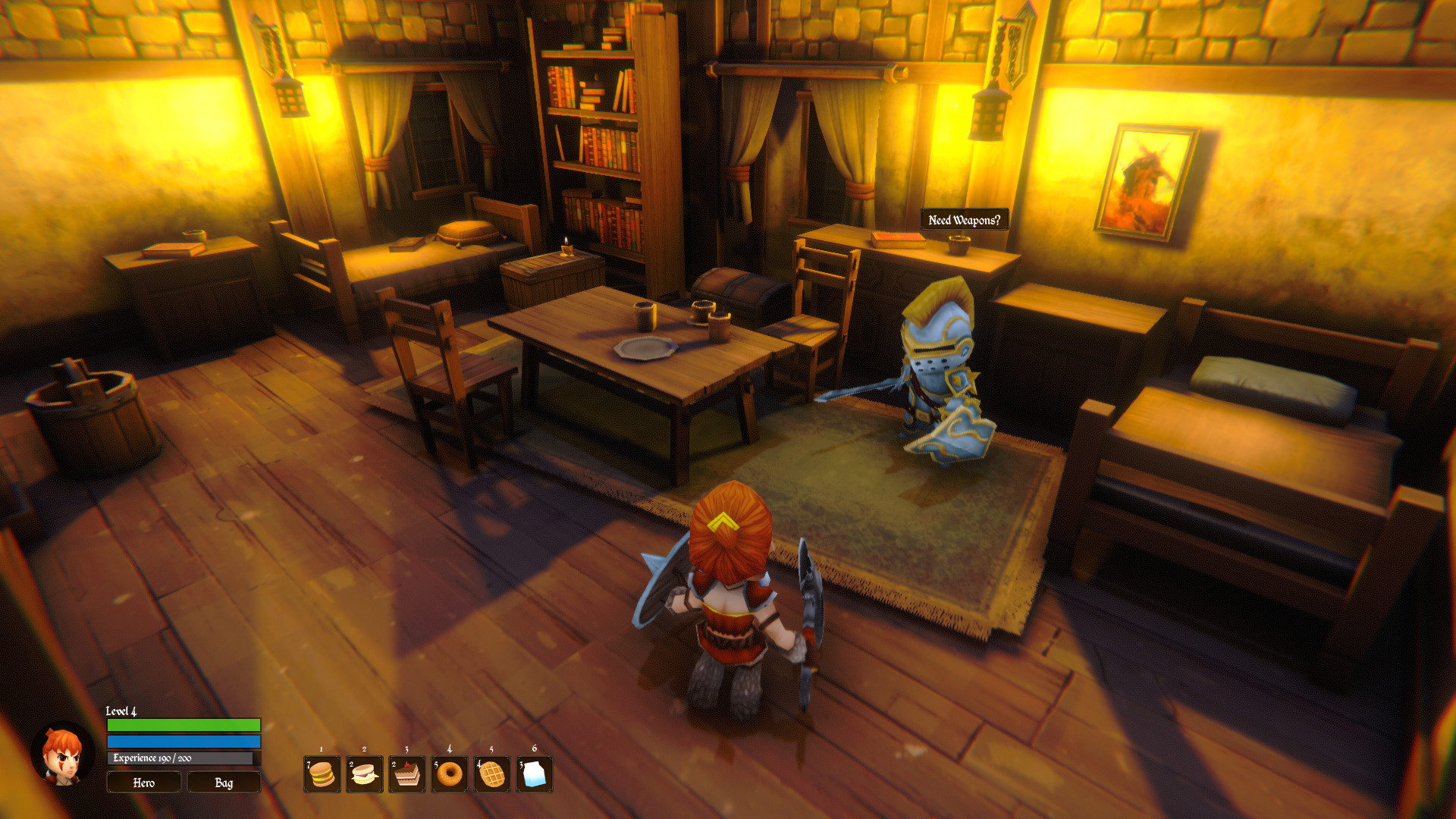
Task: Open the Hero panel
Action: click(x=143, y=782)
